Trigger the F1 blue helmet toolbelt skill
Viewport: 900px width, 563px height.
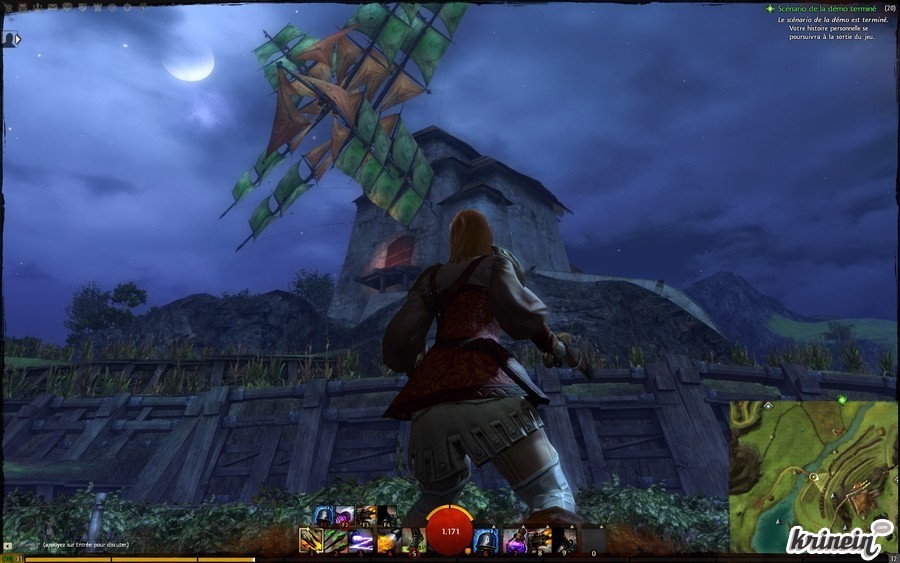[323, 516]
